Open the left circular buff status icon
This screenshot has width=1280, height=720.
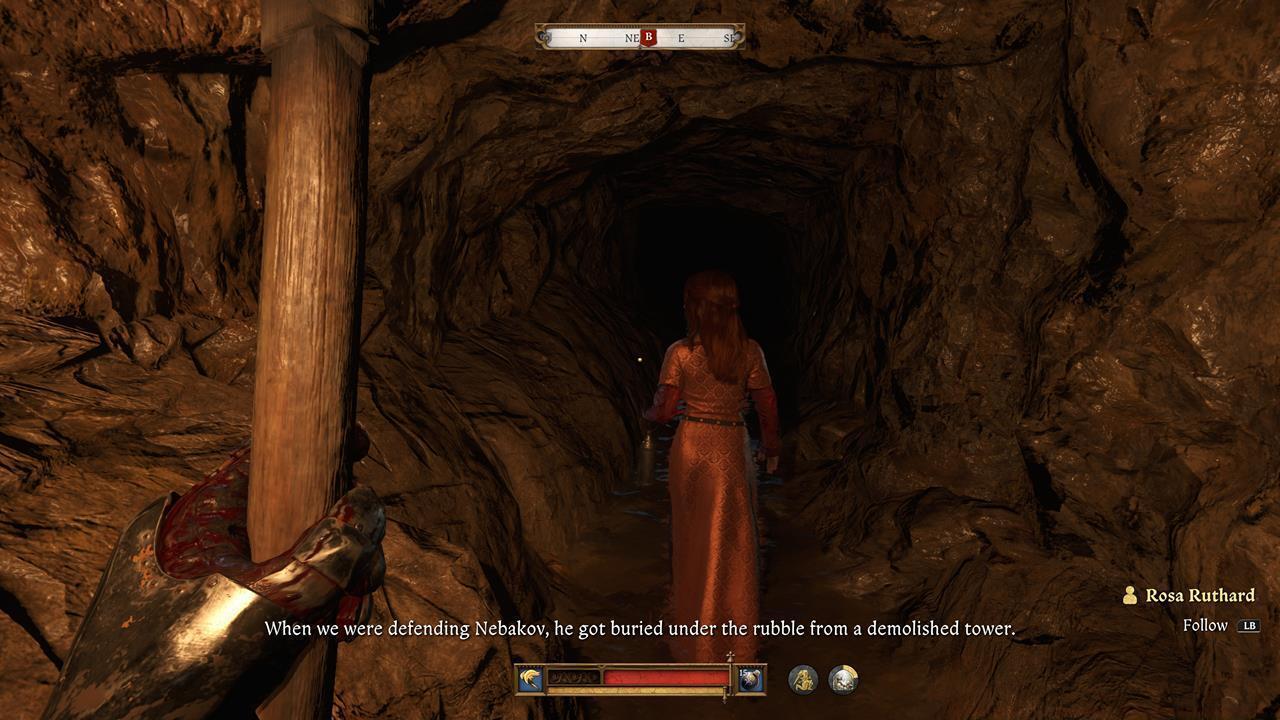803,680
